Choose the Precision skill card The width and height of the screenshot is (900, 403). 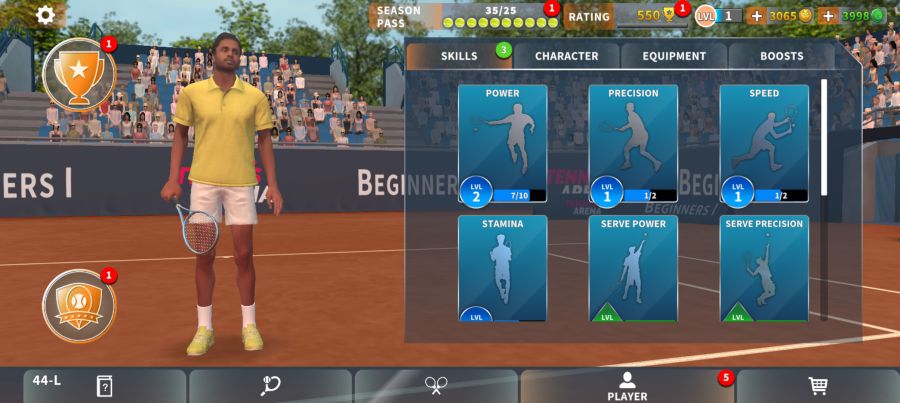click(x=633, y=144)
